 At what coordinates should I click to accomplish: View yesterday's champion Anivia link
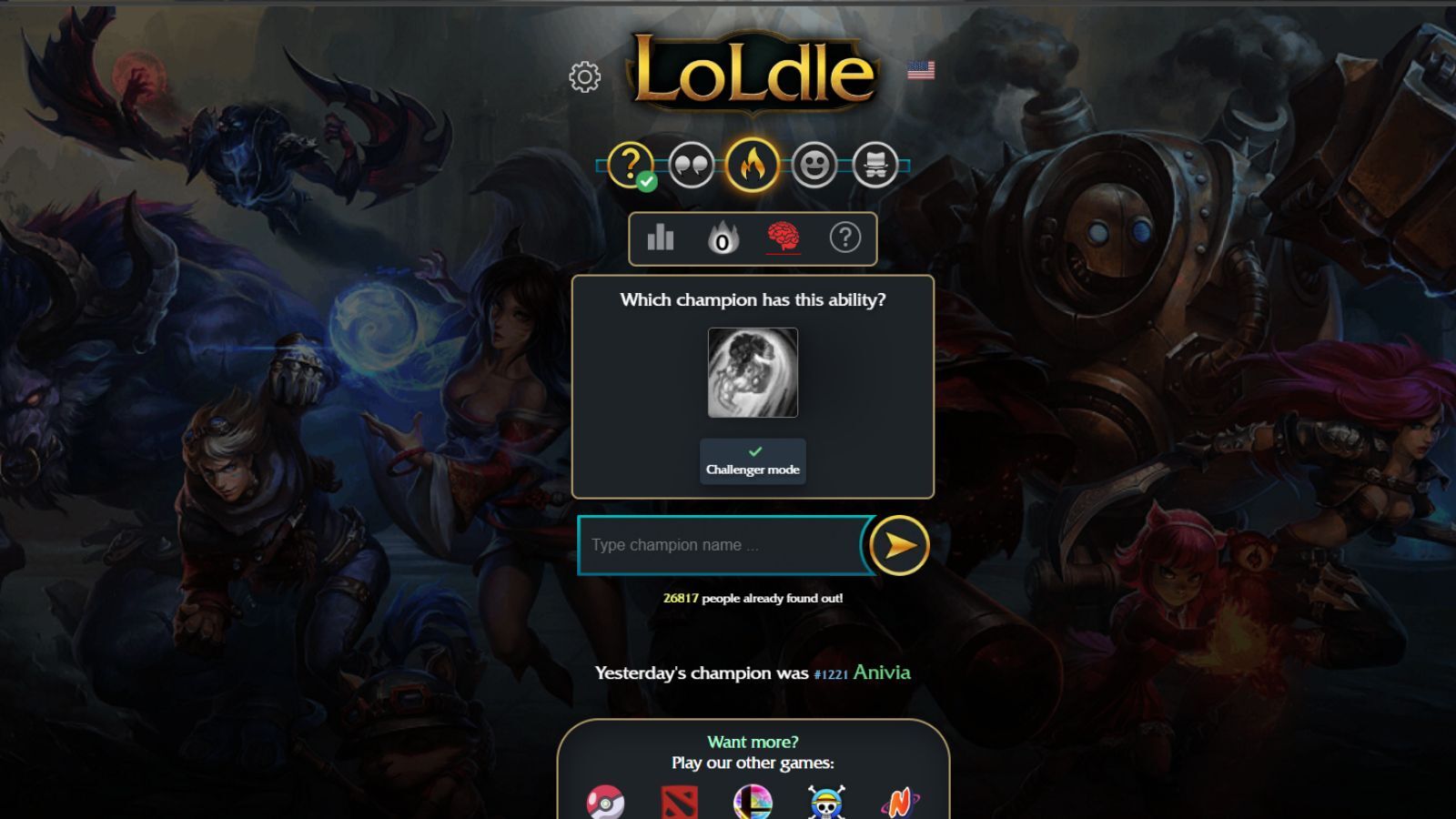pyautogui.click(x=881, y=672)
